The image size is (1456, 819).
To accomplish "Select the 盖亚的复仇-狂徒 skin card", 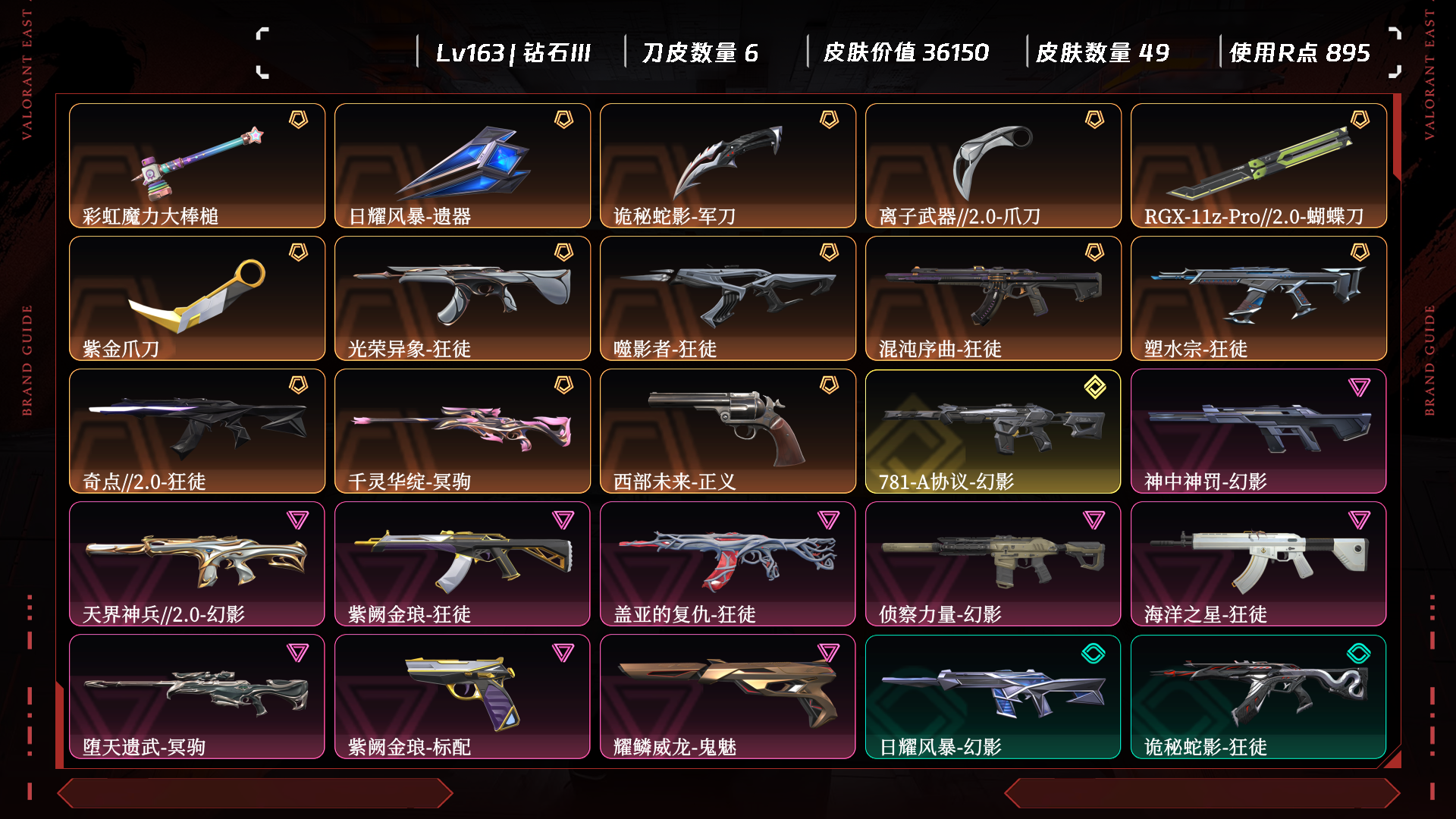I will (728, 564).
